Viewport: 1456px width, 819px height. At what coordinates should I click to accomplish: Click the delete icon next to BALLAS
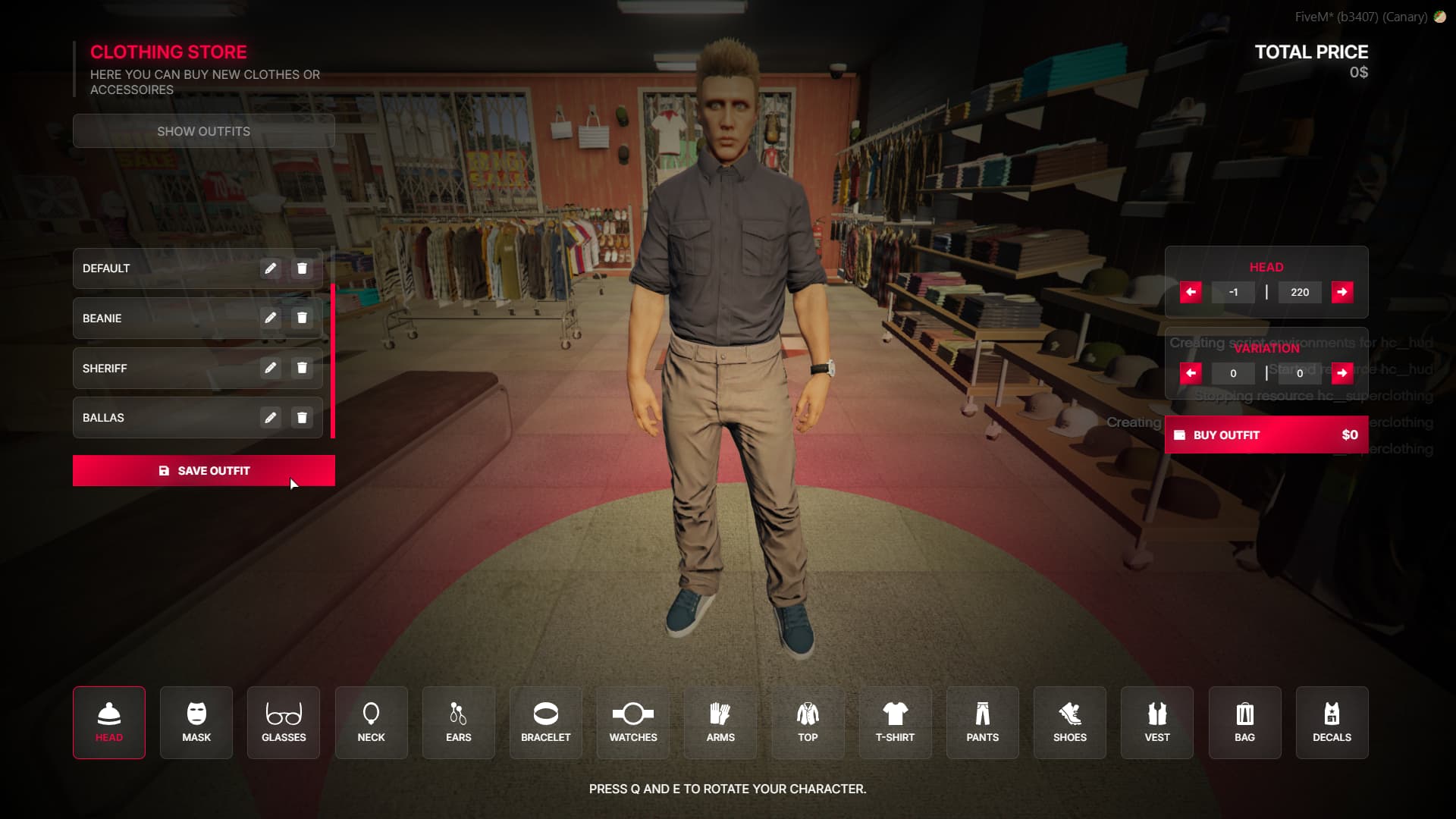click(x=302, y=417)
